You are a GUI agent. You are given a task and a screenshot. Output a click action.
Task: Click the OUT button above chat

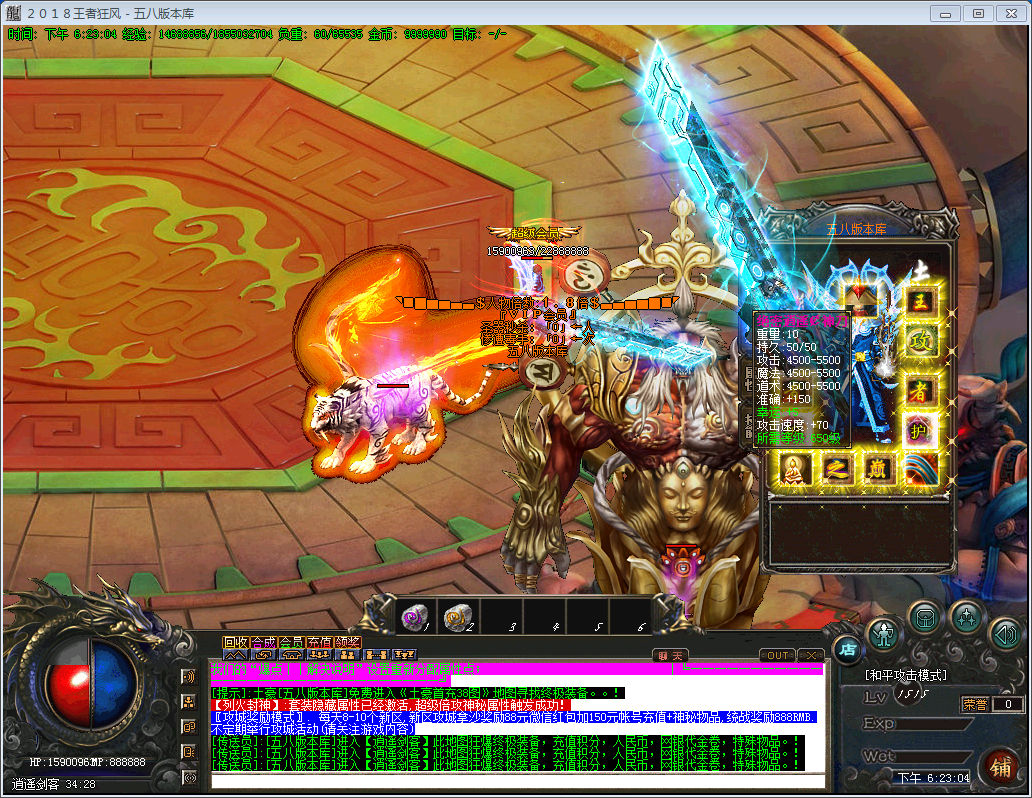coord(776,656)
